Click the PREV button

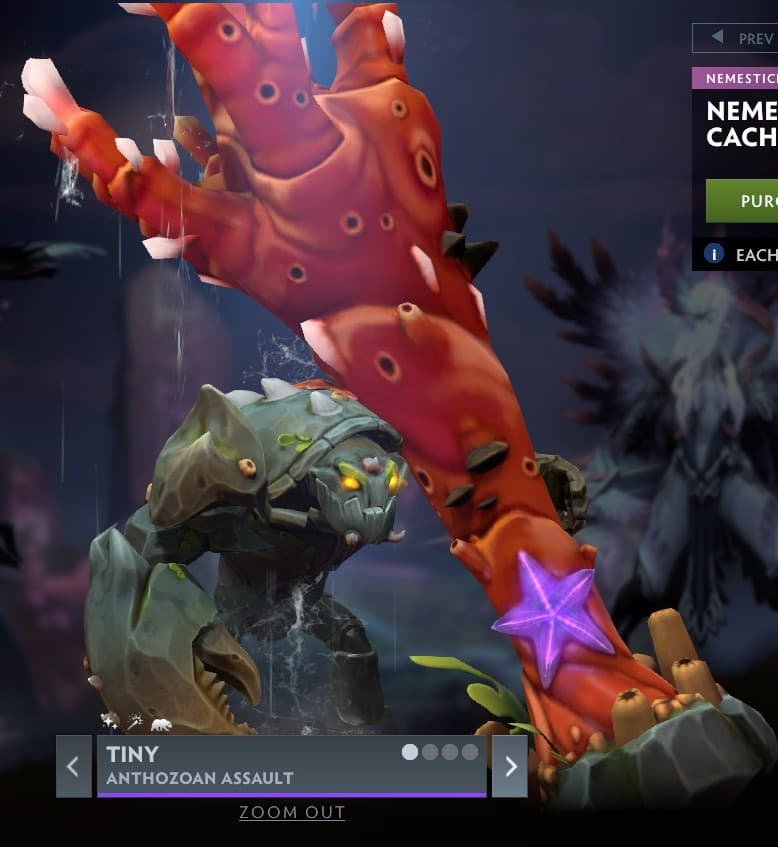[736, 38]
